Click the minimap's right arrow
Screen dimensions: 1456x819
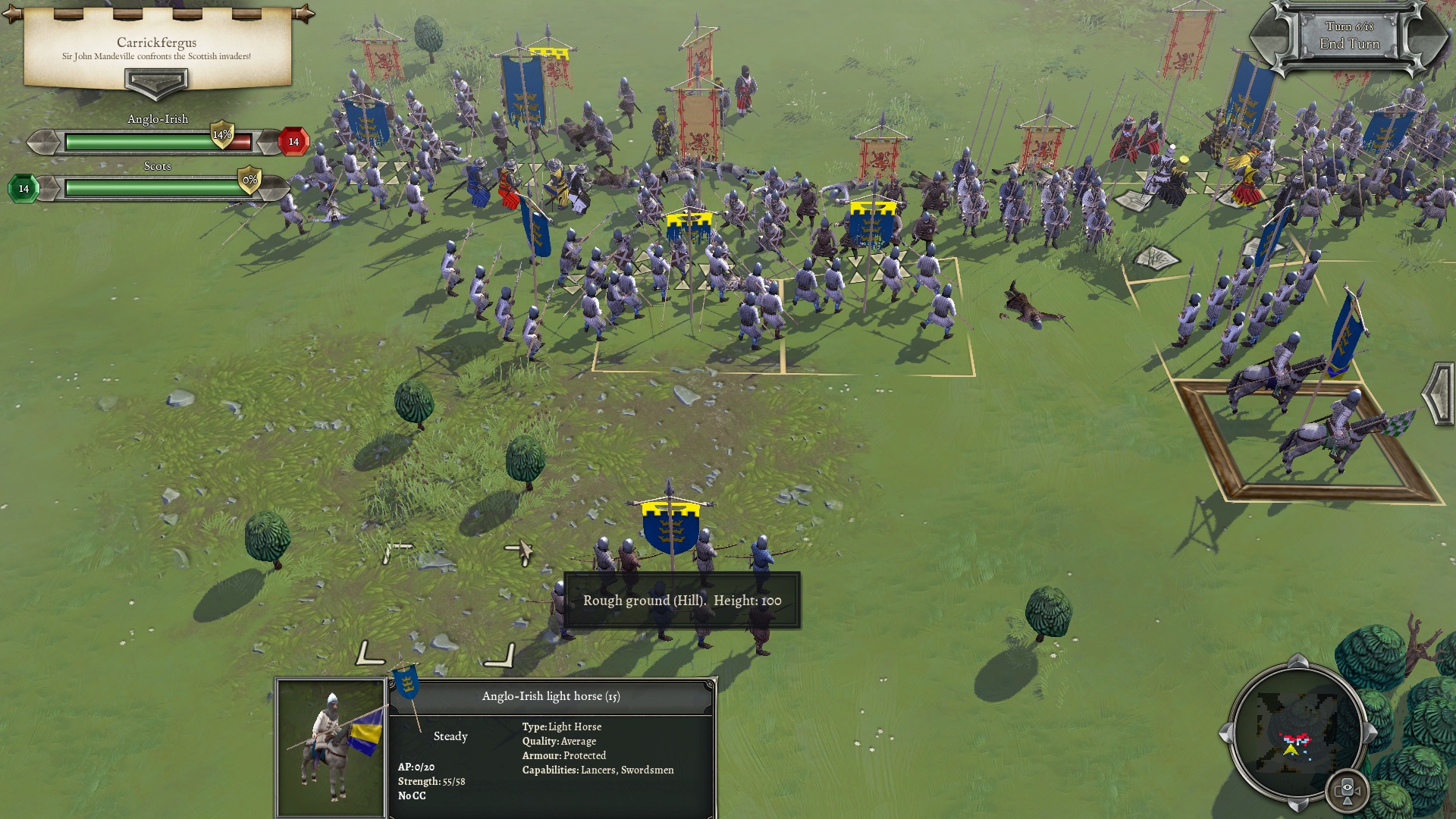1370,733
